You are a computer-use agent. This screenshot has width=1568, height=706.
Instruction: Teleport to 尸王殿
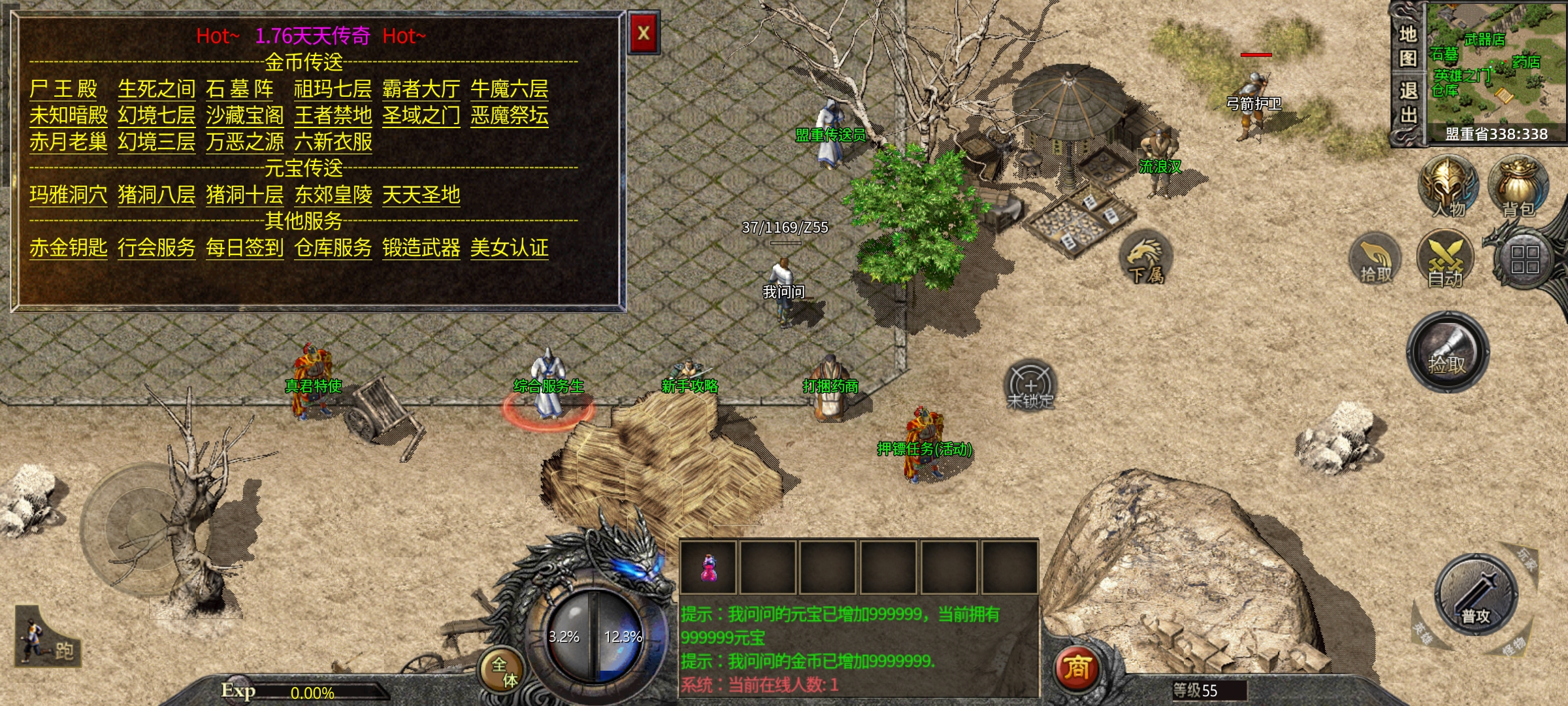(x=63, y=89)
